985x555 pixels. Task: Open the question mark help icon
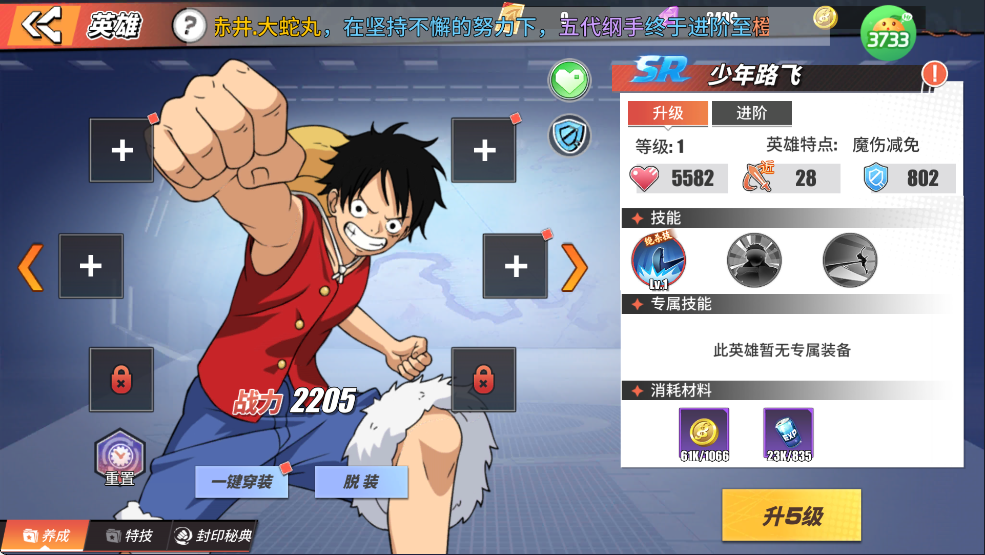188,27
